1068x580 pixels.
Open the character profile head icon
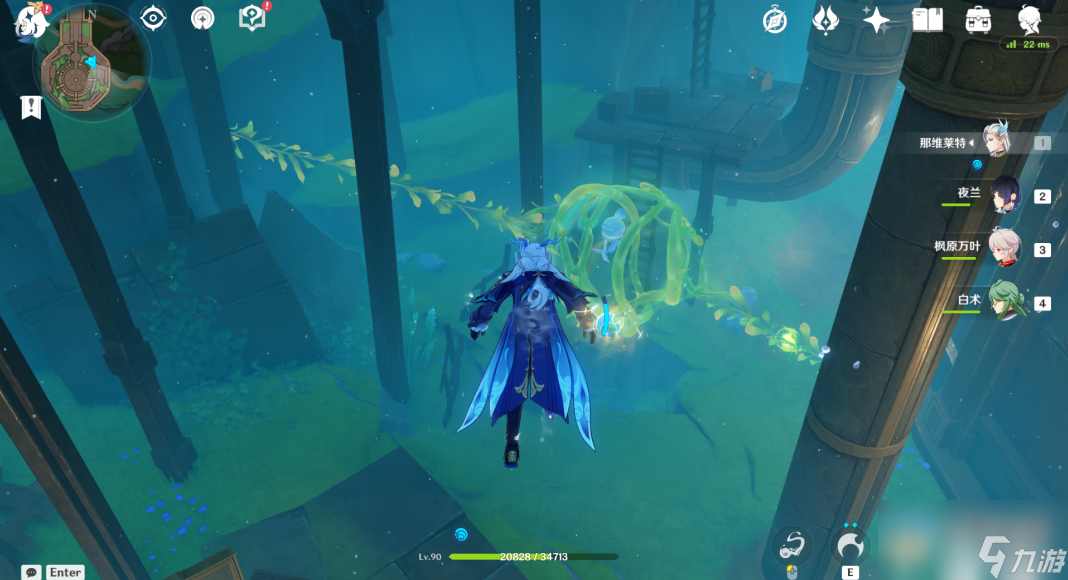(x=1029, y=19)
